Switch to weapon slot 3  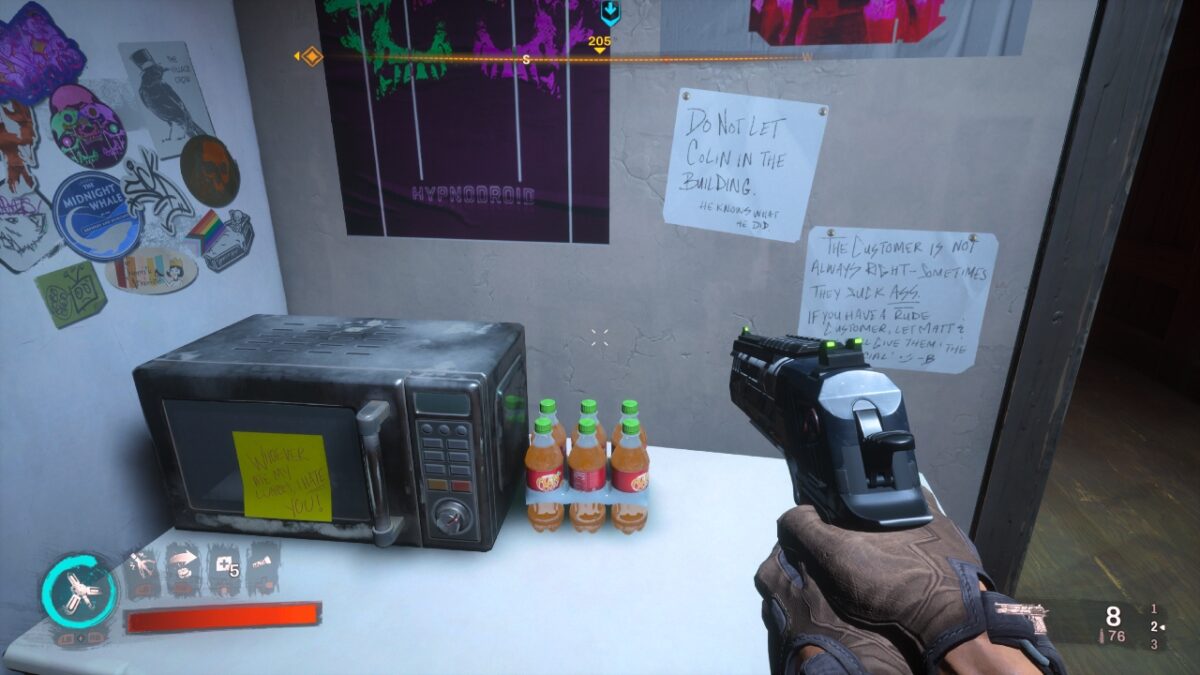point(1155,644)
